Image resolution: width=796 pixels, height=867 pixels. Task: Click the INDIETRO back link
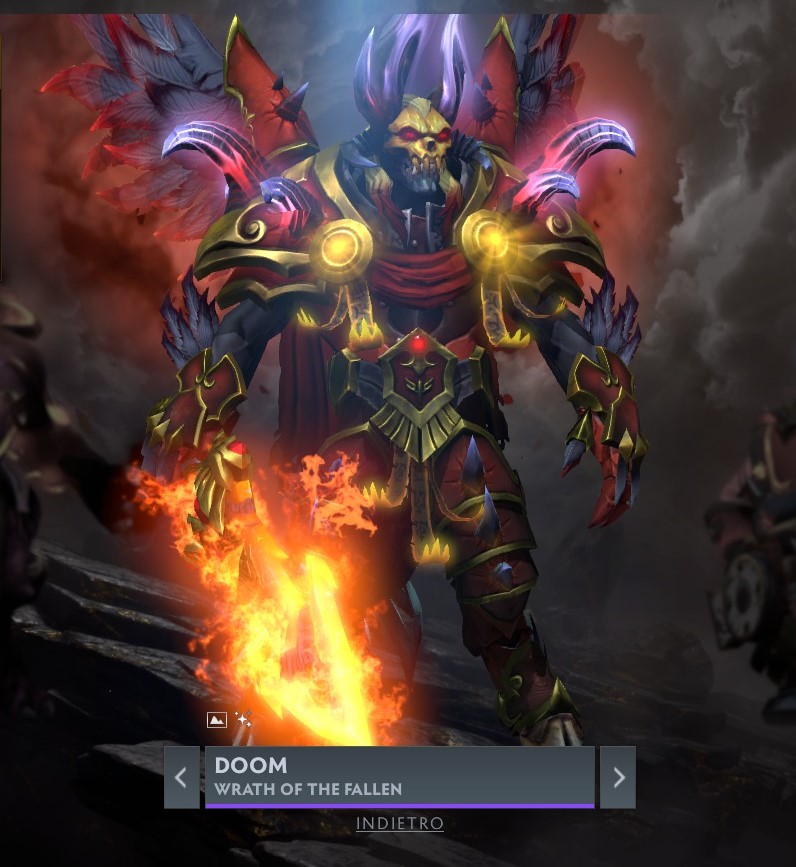pos(400,824)
